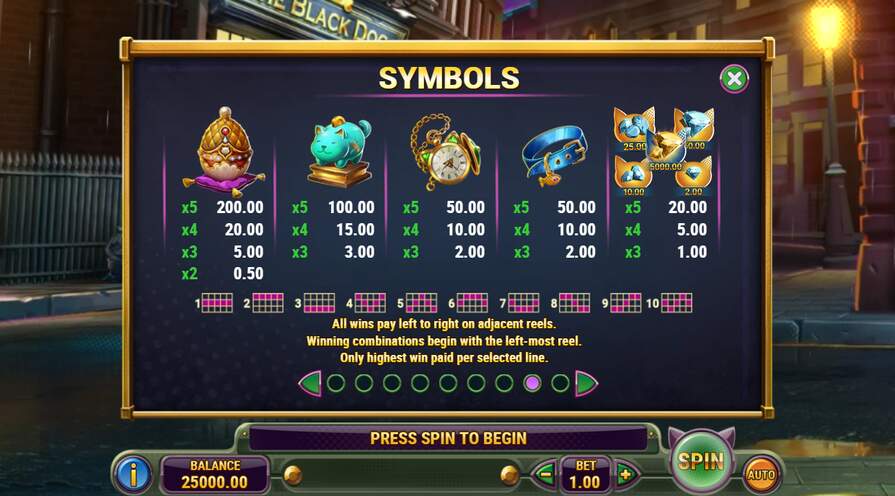
Task: Increase the bet amount
Action: pyautogui.click(x=626, y=473)
